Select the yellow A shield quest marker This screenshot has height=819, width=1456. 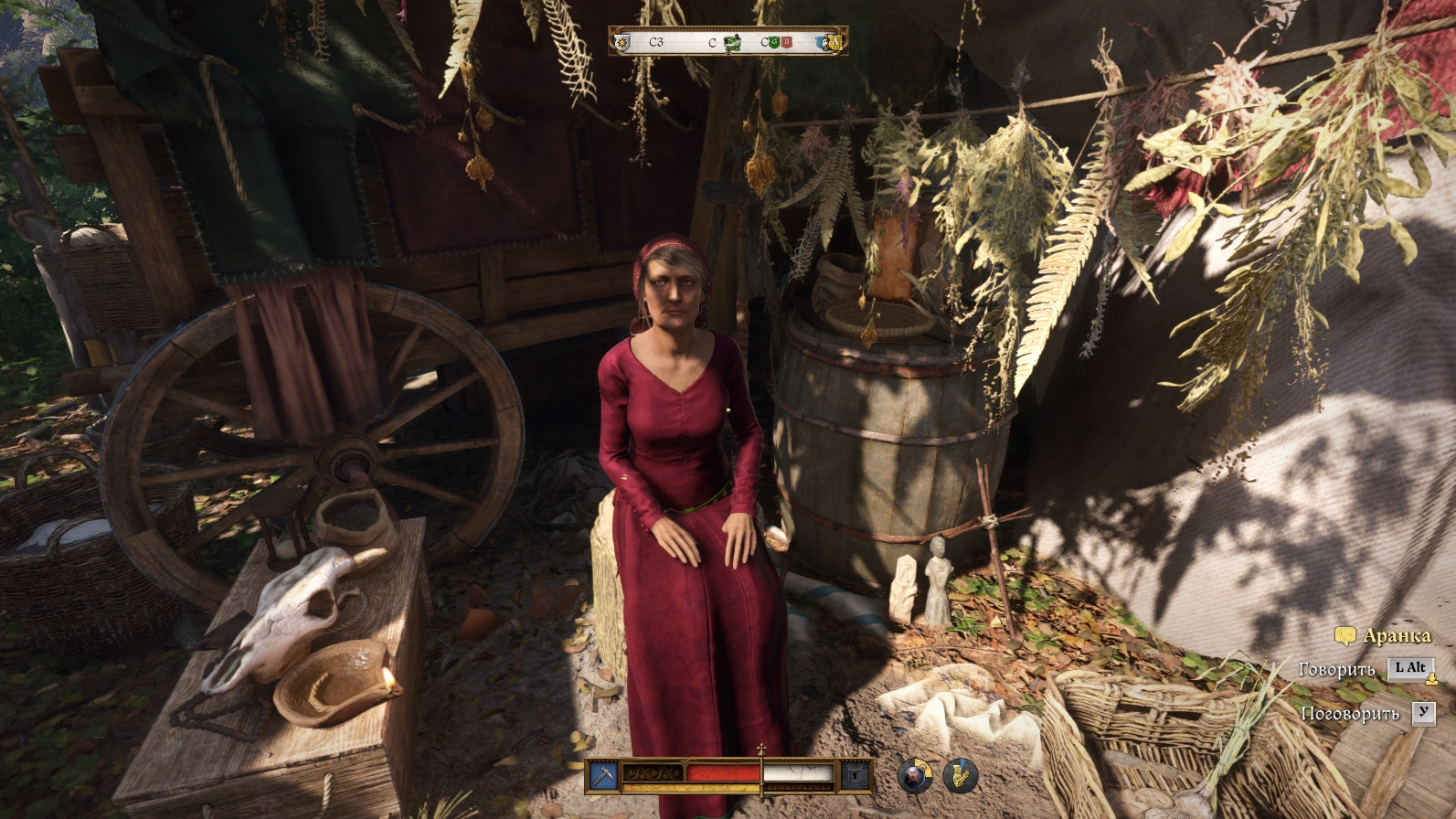pyautogui.click(x=833, y=42)
